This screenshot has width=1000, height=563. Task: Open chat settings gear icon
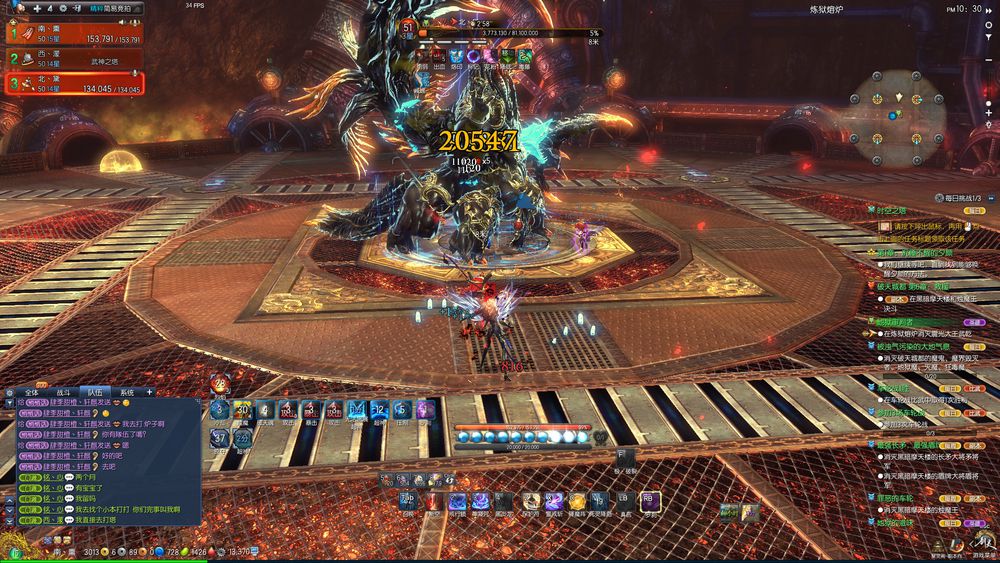click(9, 392)
